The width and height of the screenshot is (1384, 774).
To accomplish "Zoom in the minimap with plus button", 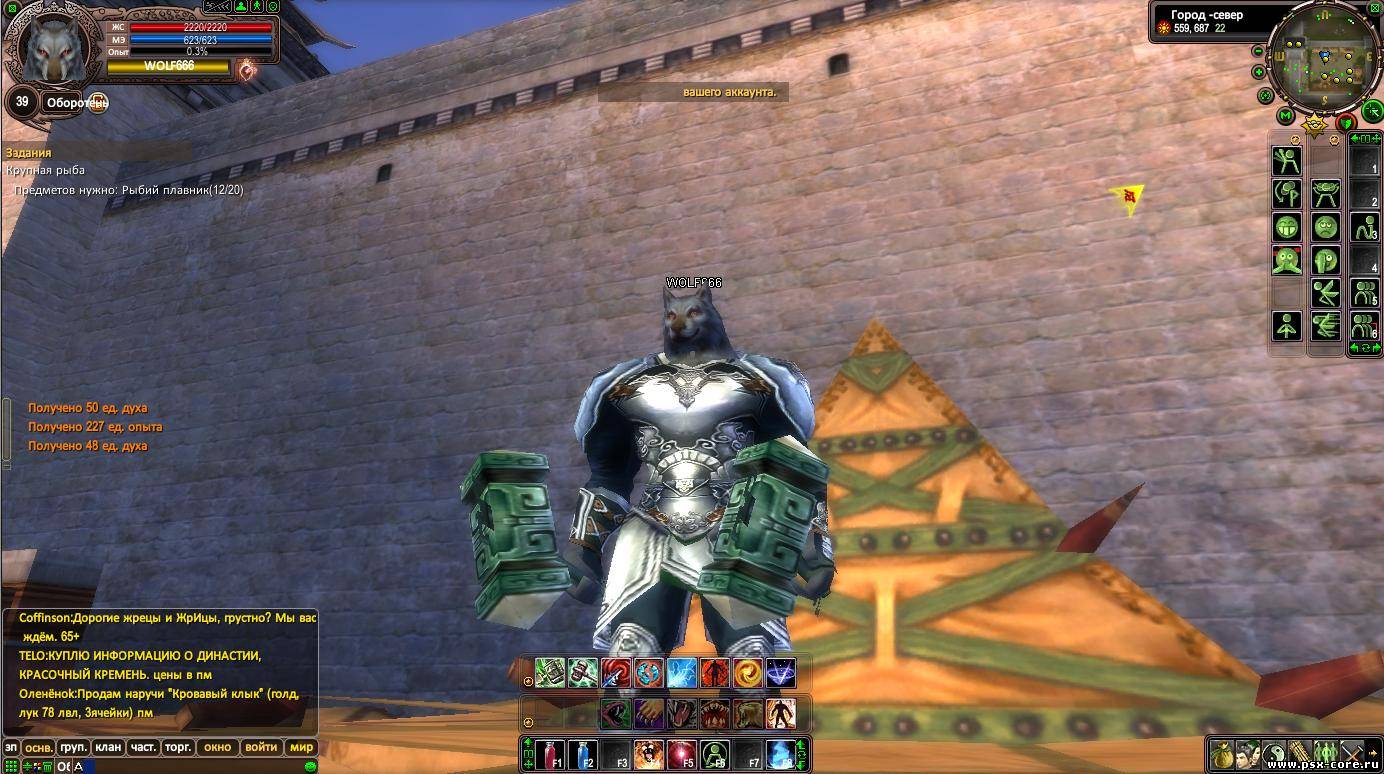I will pos(1258,72).
